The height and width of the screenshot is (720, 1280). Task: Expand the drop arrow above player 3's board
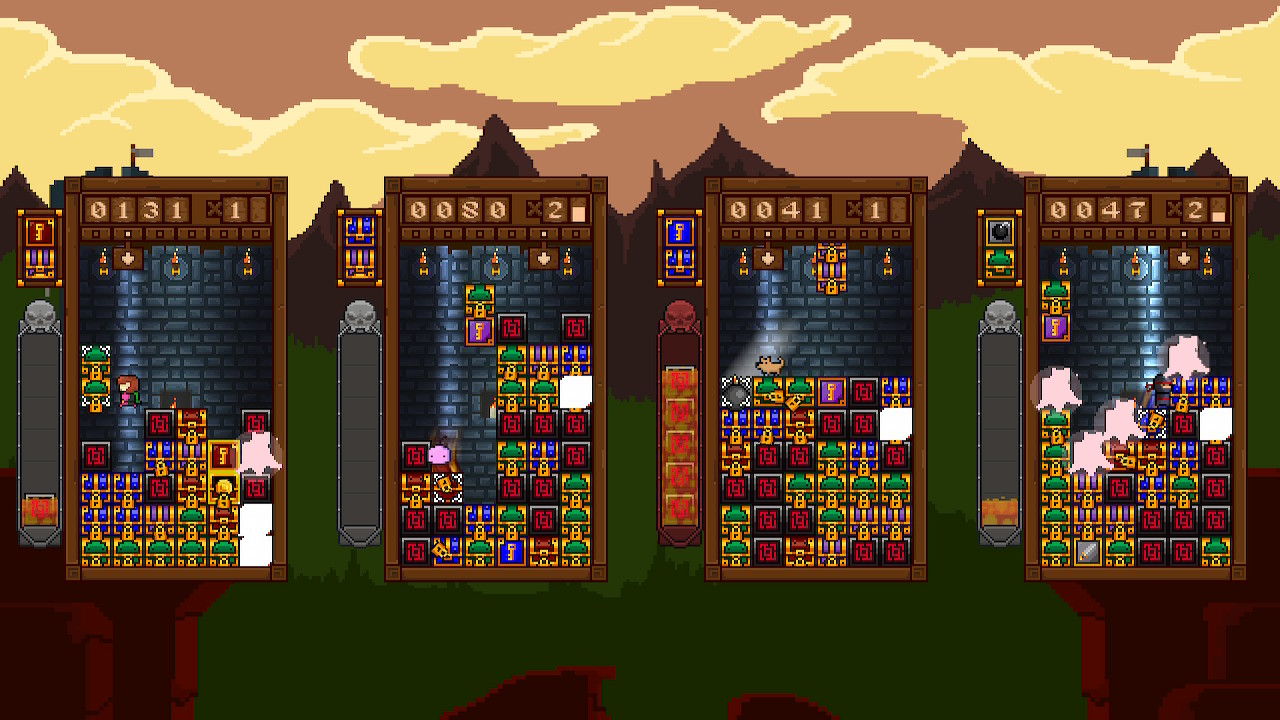(767, 258)
